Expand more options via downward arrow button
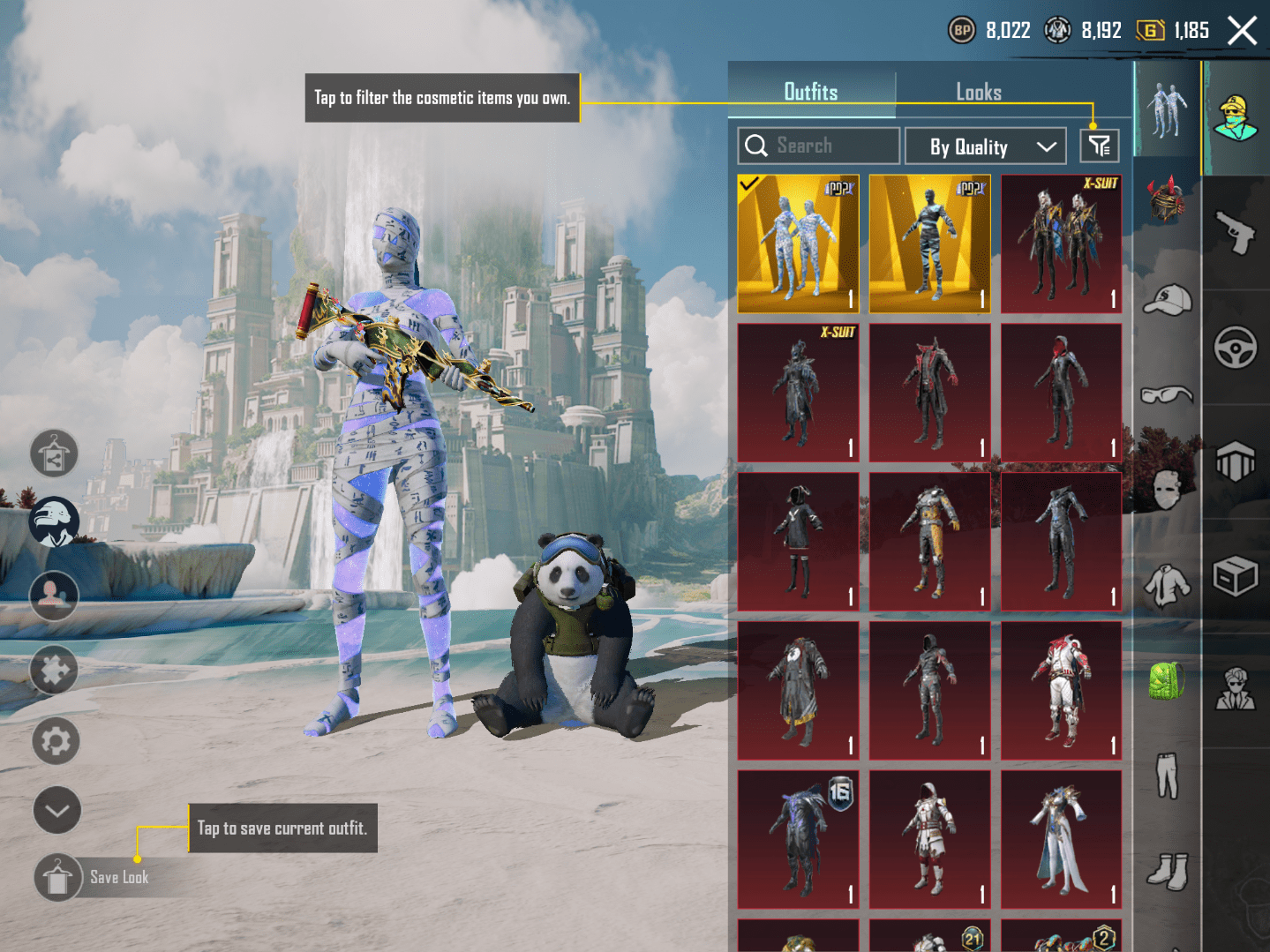This screenshot has width=1270, height=952. coord(56,810)
